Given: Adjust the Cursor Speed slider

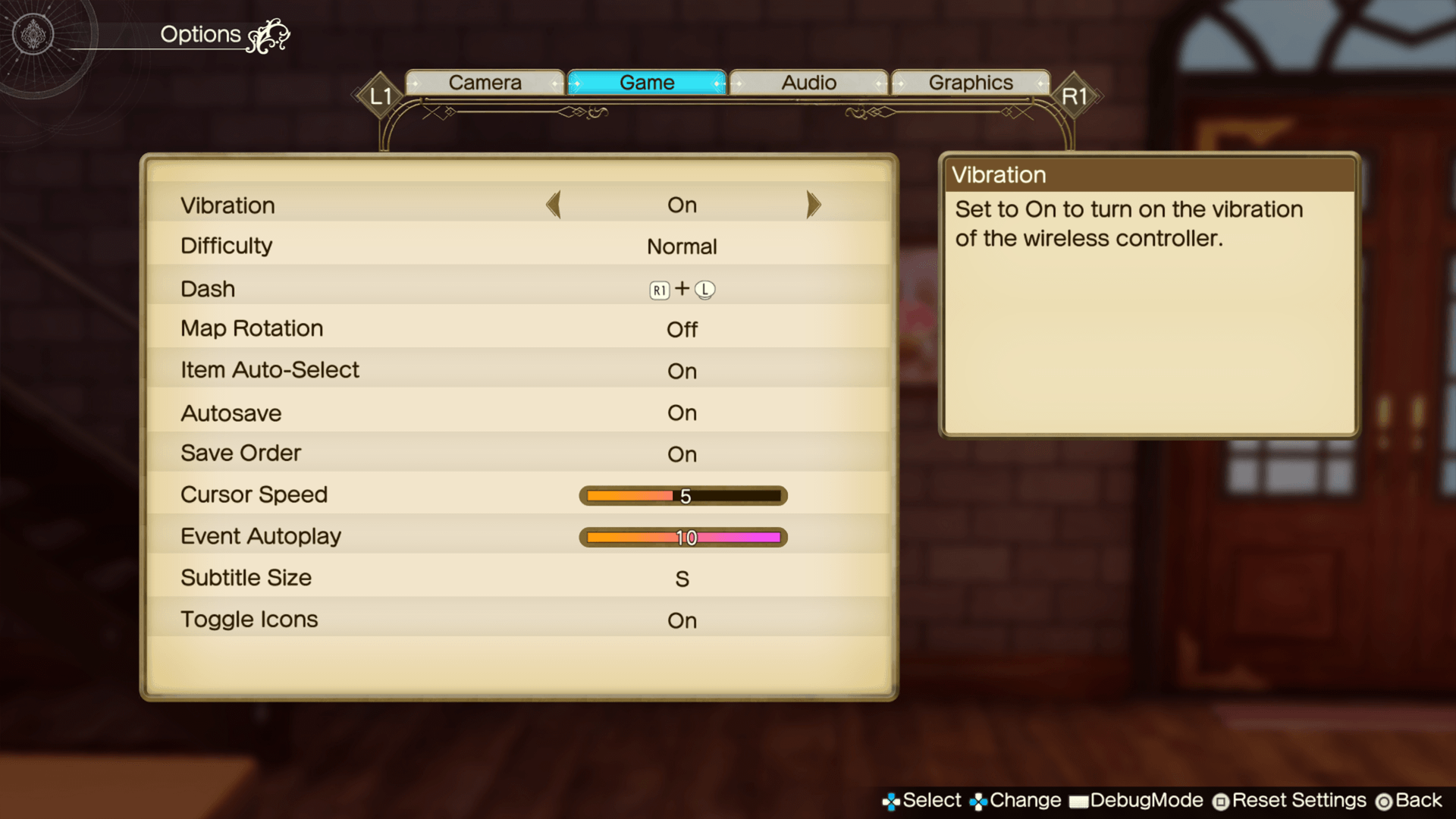Looking at the screenshot, I should [x=682, y=496].
